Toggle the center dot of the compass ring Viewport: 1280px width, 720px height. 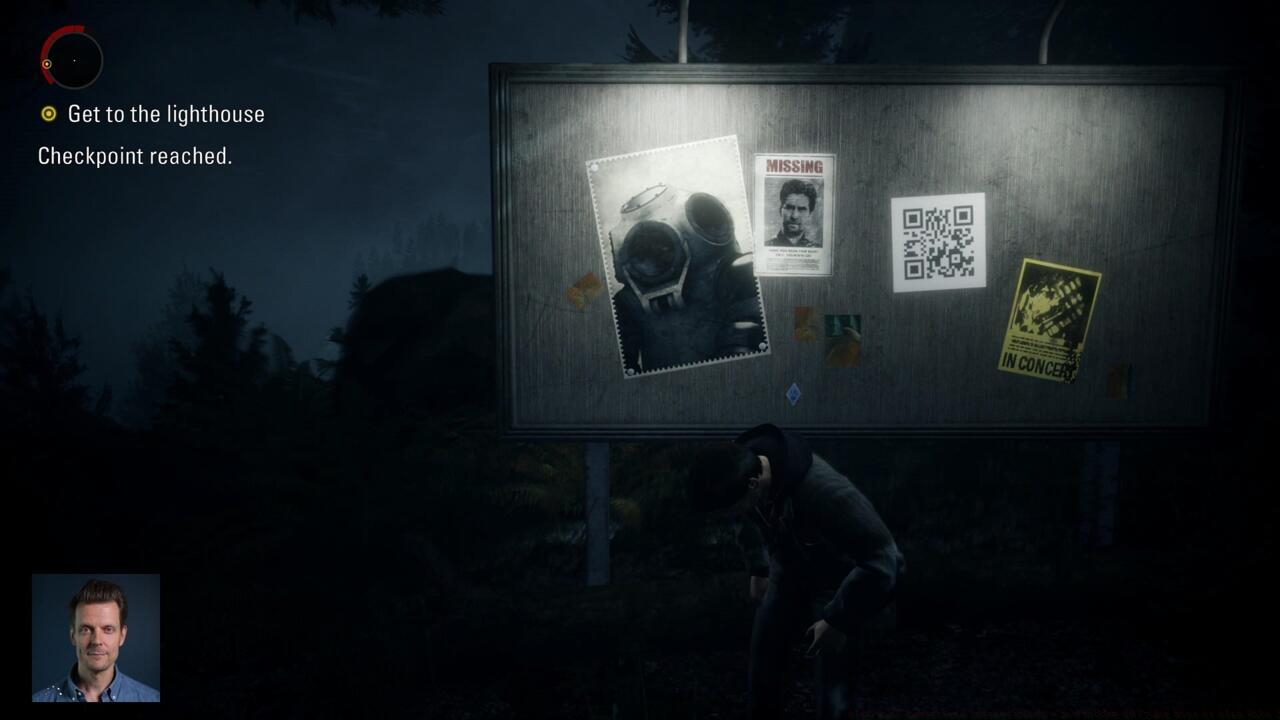(74, 61)
